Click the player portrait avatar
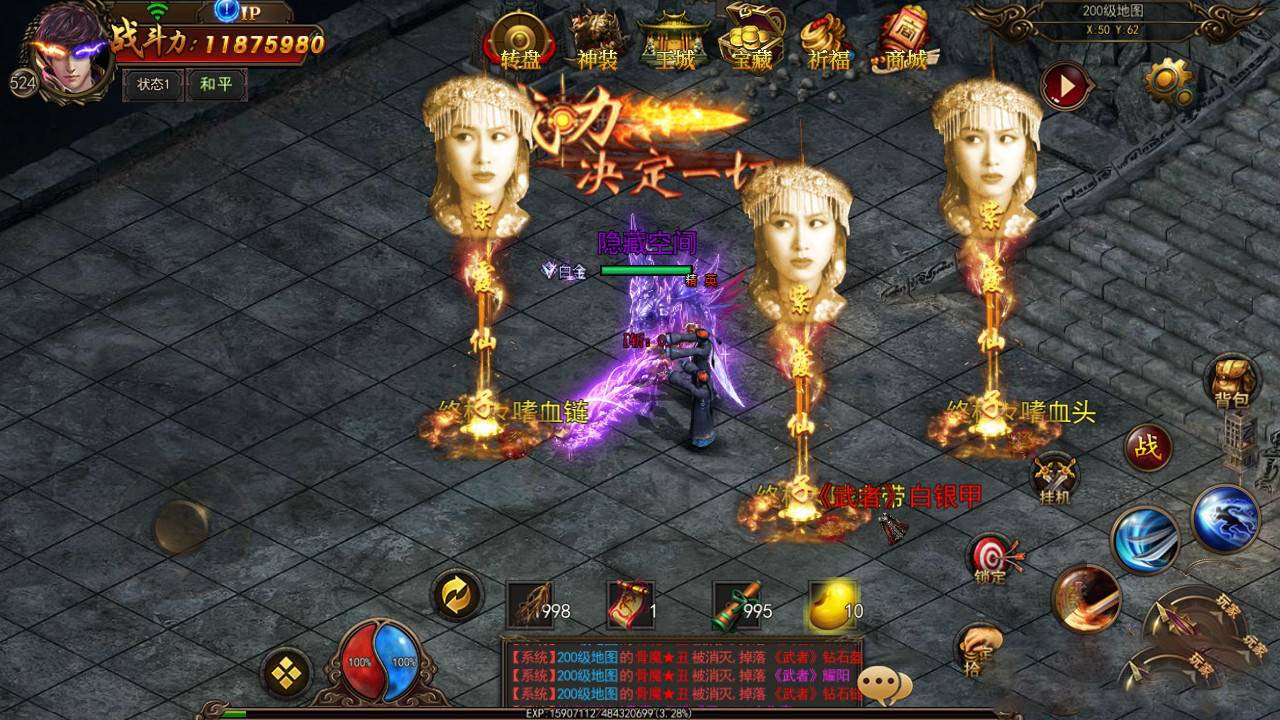Image resolution: width=1280 pixels, height=720 pixels. [70, 50]
